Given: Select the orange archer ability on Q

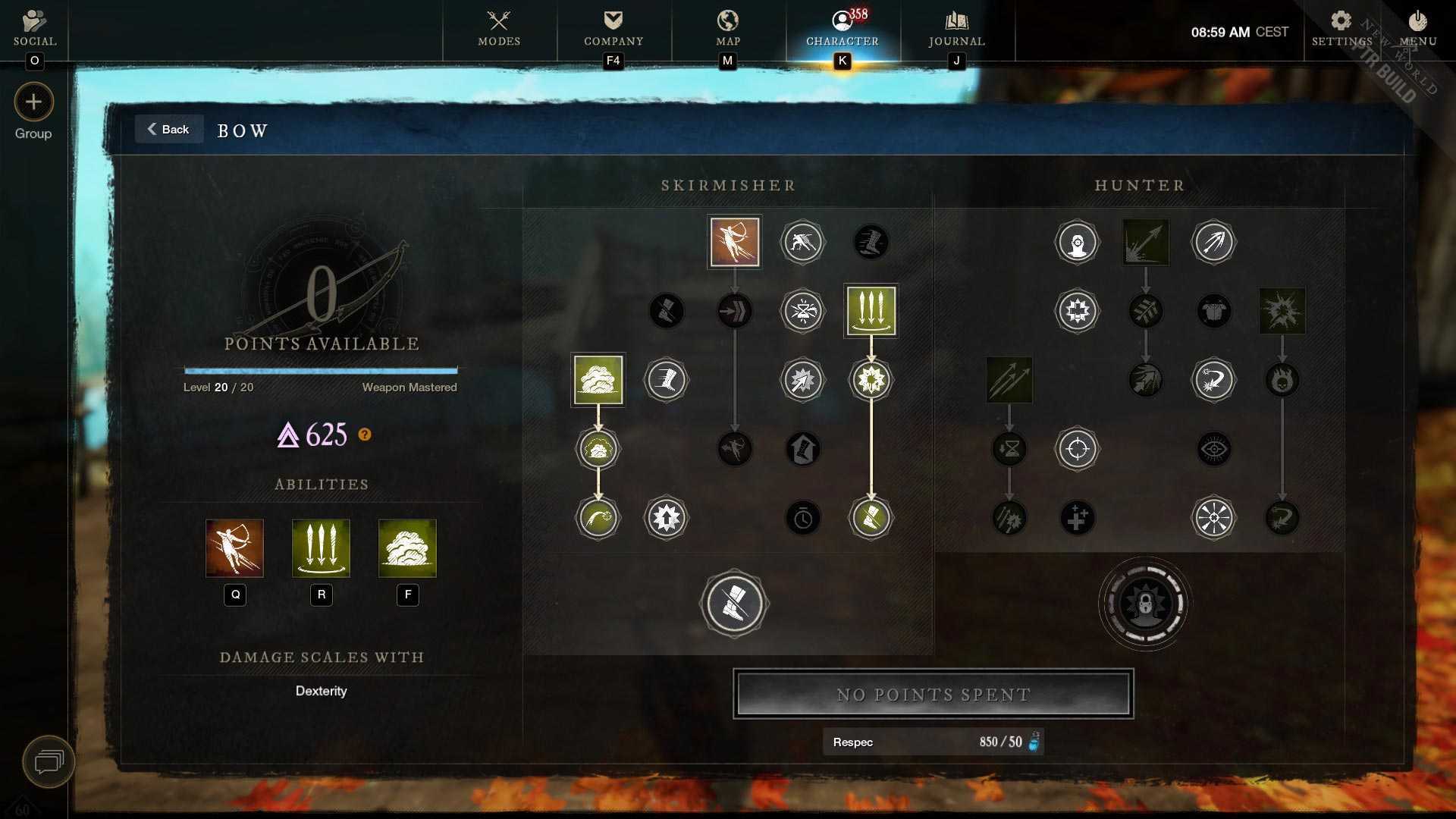Looking at the screenshot, I should (x=235, y=548).
